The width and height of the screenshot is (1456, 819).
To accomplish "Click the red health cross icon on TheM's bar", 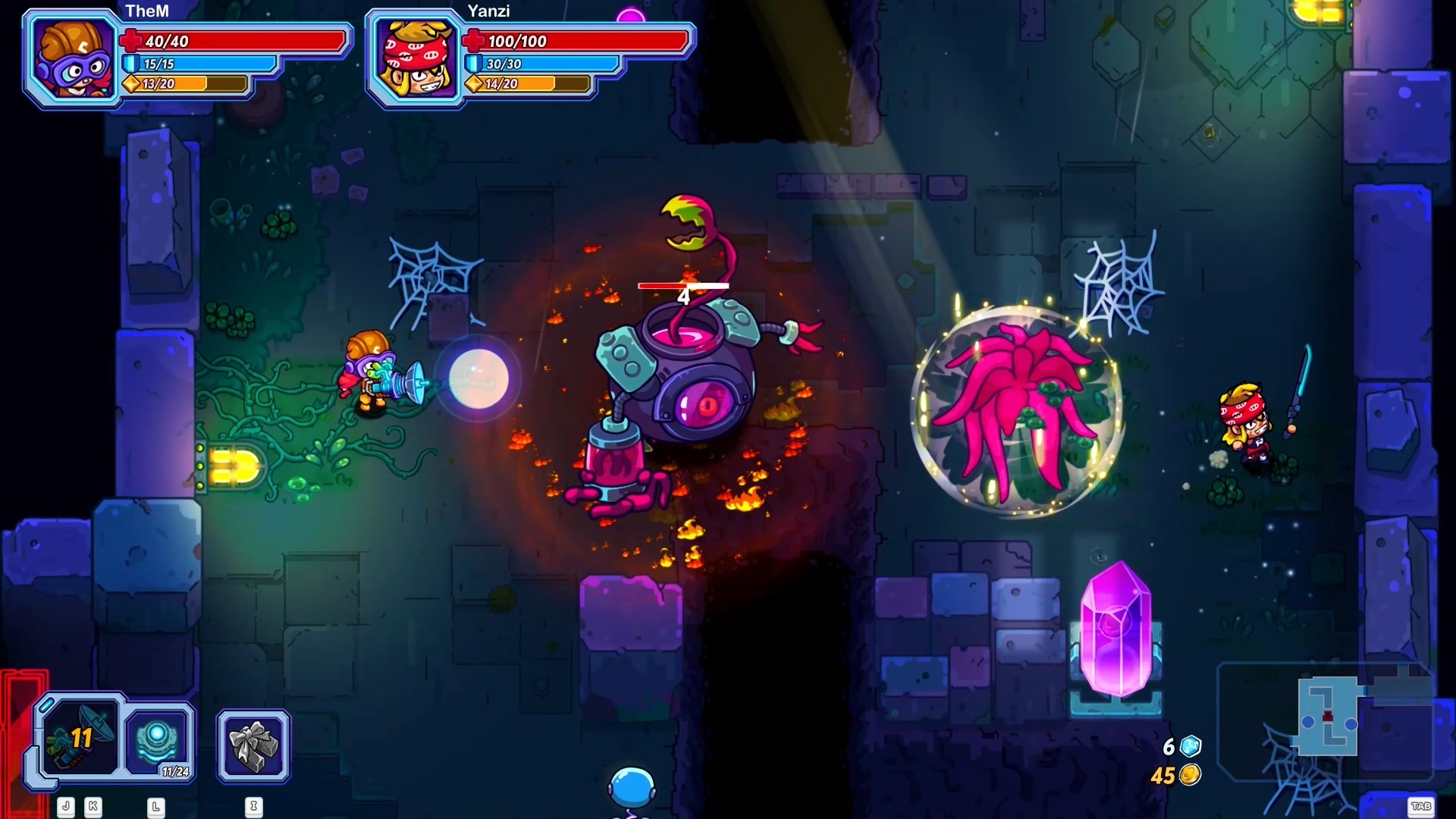I will (x=133, y=42).
